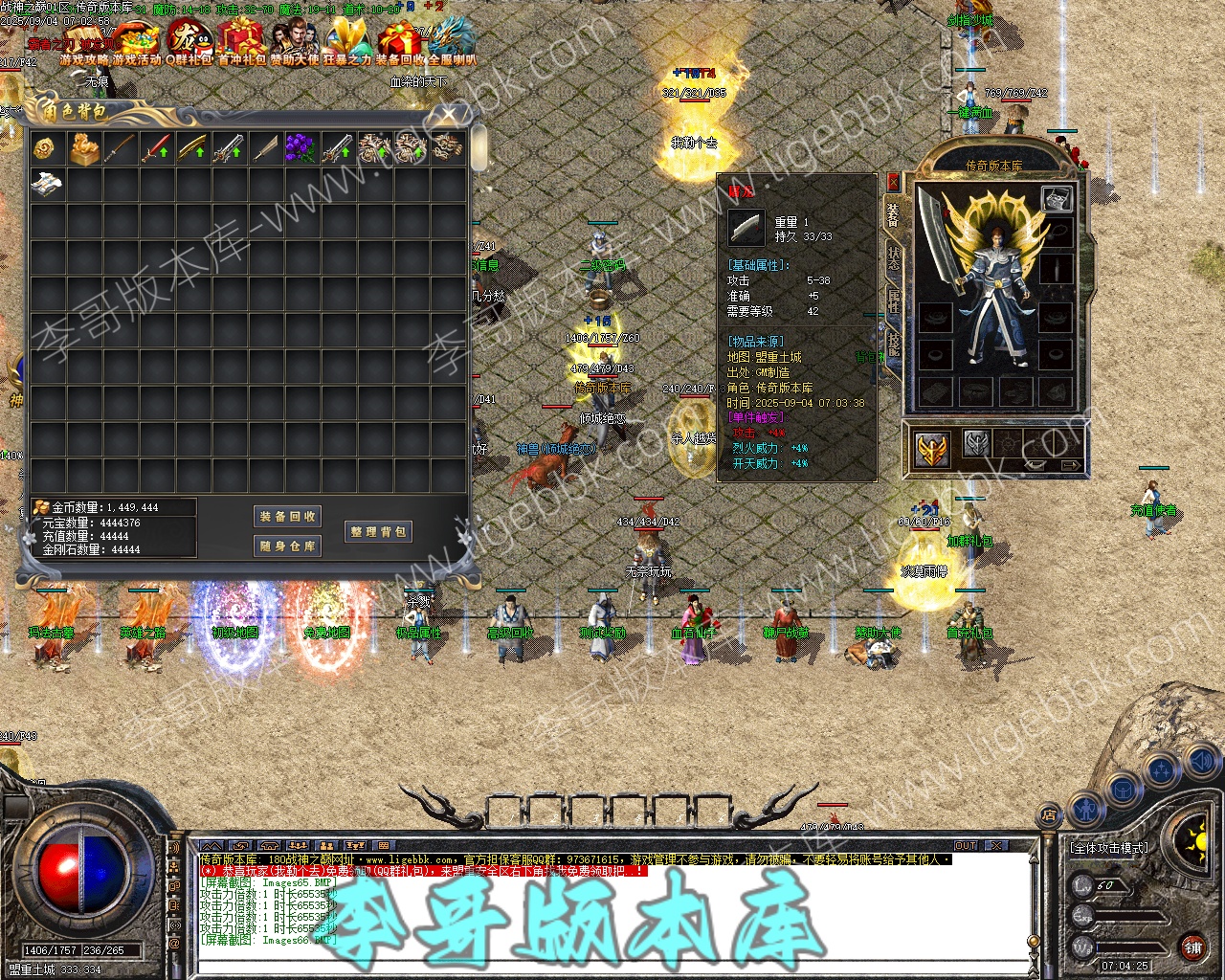Click the red 铺 shop button

(x=1192, y=947)
